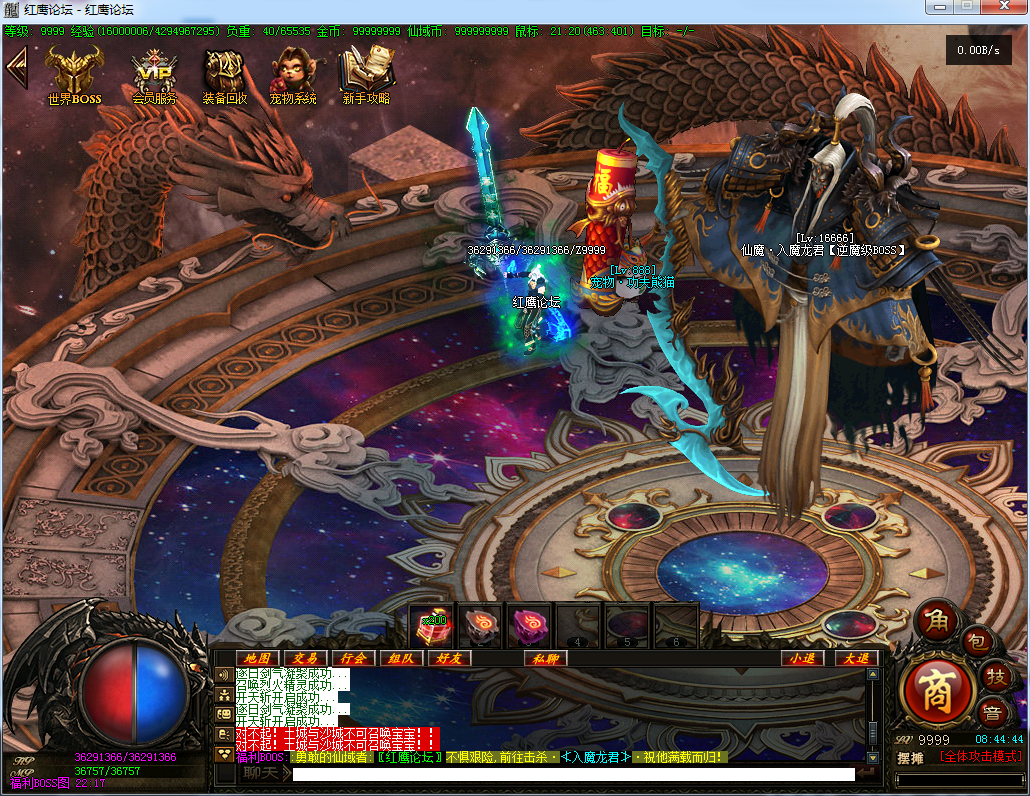Open the 角 character panel

[937, 621]
